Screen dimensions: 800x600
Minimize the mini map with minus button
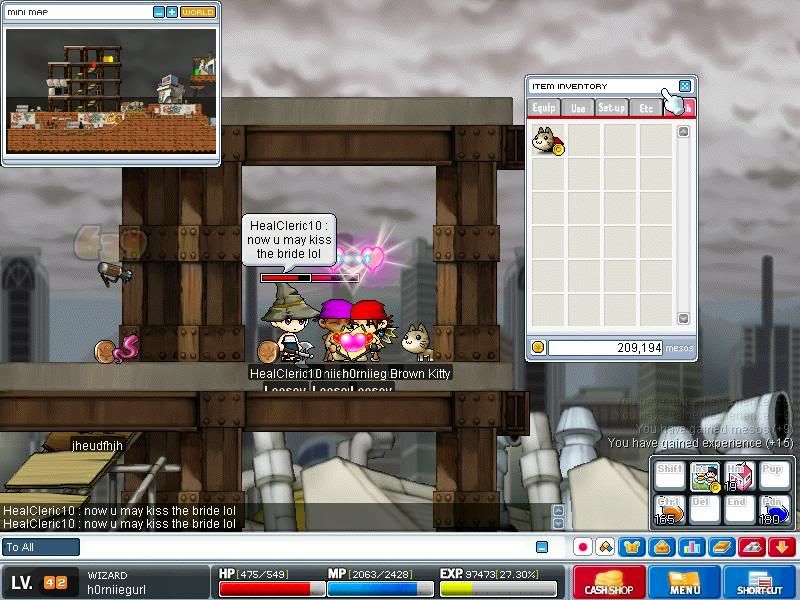159,12
